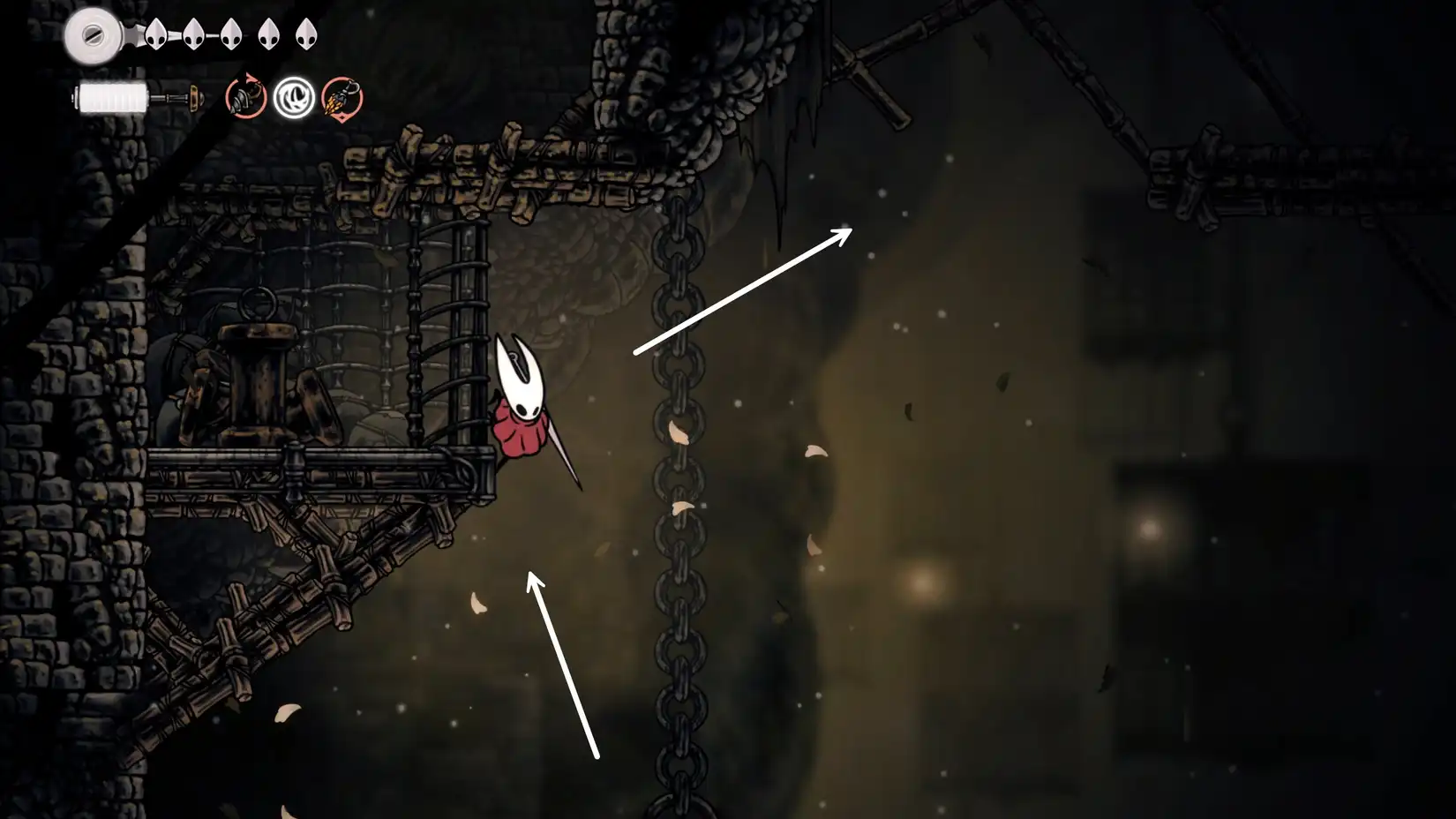Screen dimensions: 1456x819
Task: Select the flintlock charm tool icon
Action: point(341,100)
